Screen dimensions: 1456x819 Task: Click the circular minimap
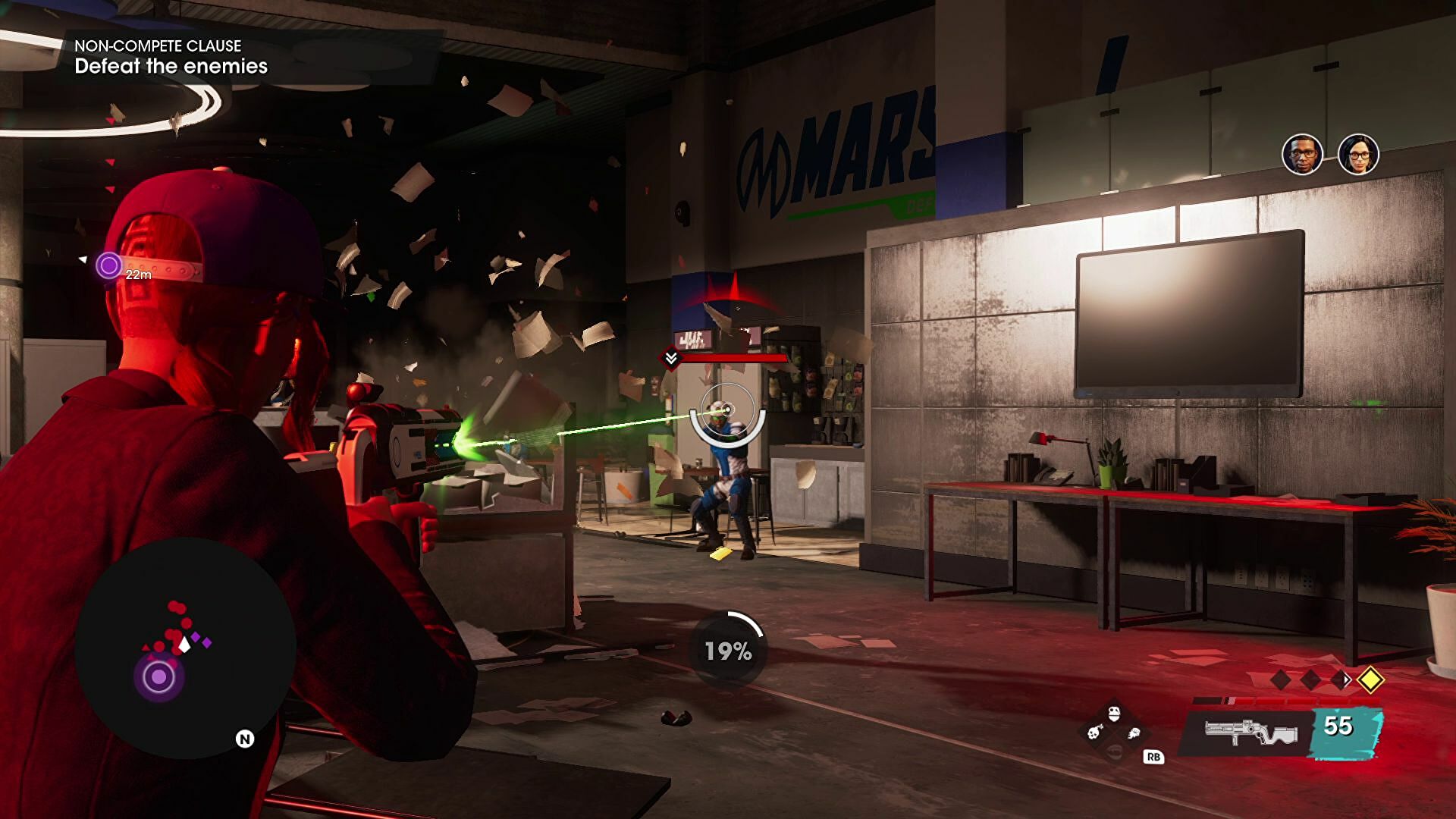[185, 648]
